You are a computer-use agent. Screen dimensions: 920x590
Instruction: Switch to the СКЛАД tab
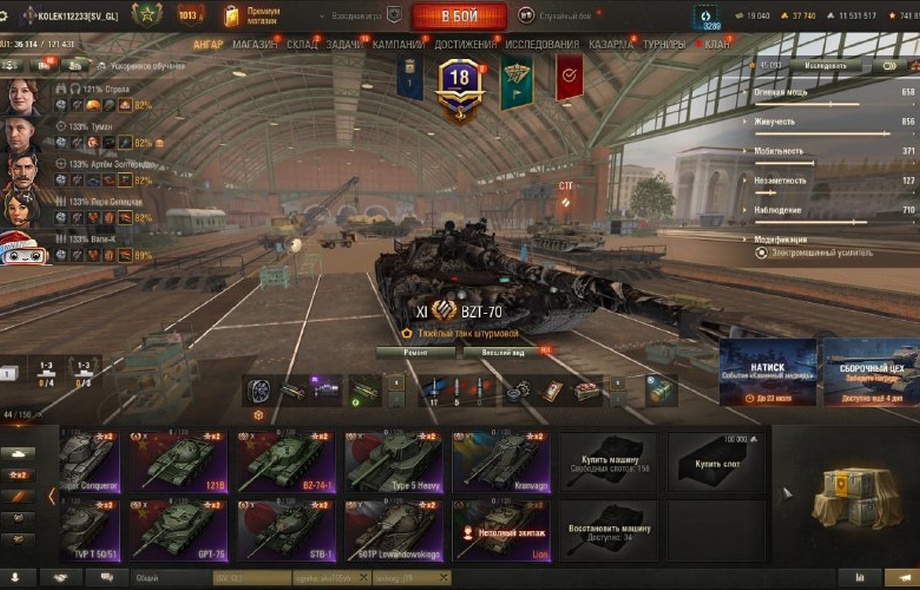click(302, 45)
